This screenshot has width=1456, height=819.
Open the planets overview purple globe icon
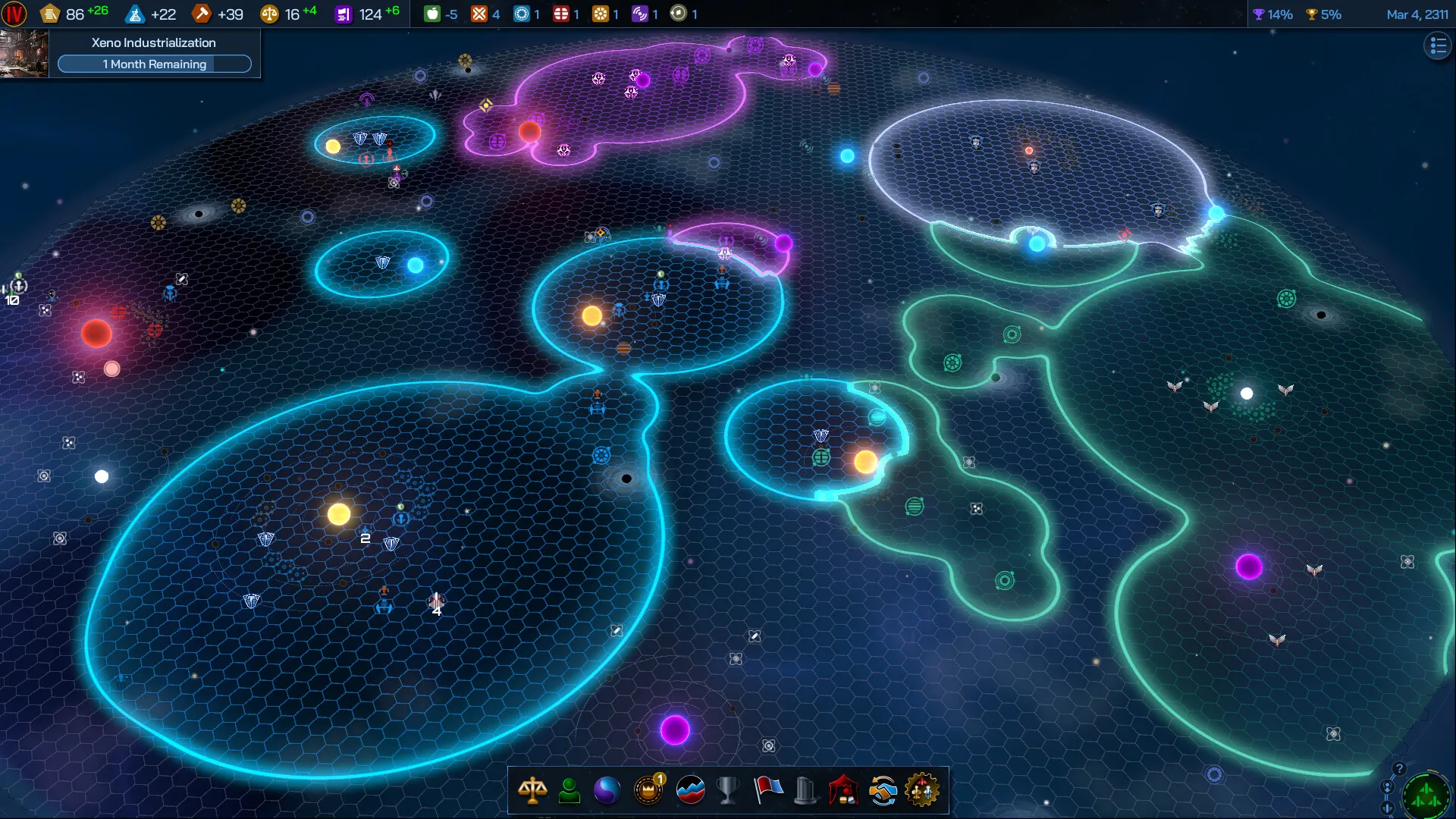609,791
